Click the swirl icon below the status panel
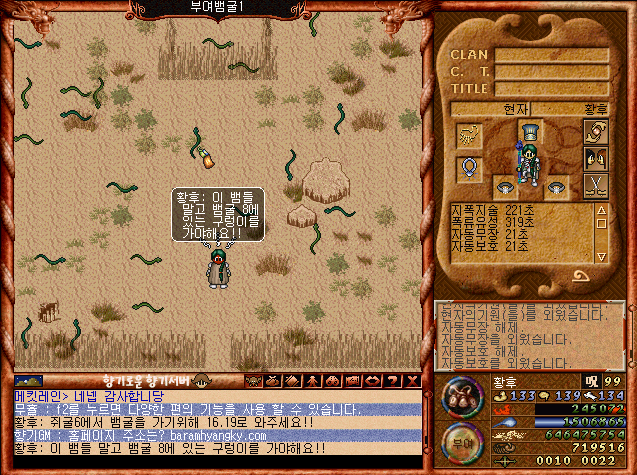The height and width of the screenshot is (475, 637). click(580, 275)
